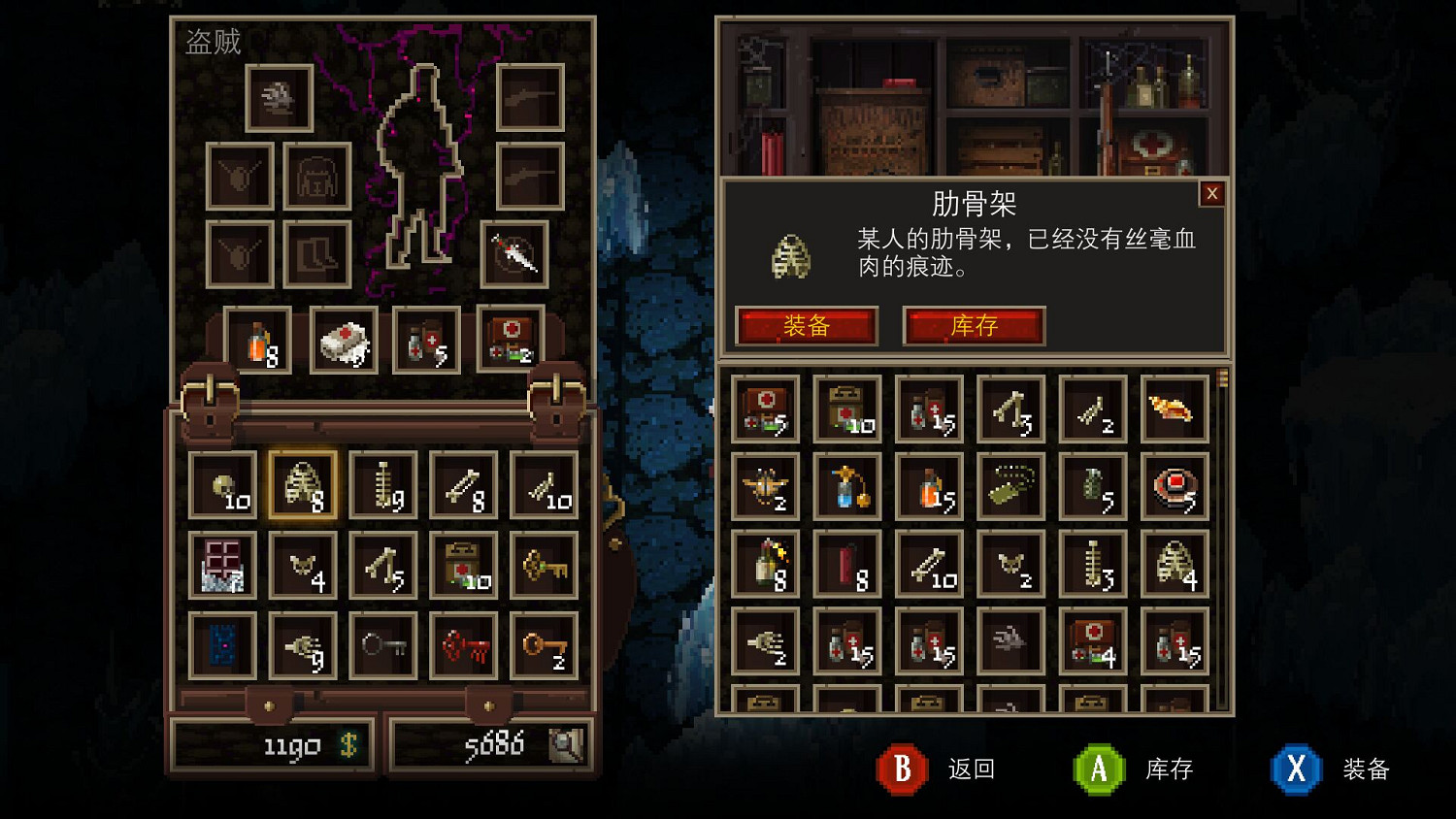
Task: Click the empty rifle equipment slot
Action: [530, 100]
